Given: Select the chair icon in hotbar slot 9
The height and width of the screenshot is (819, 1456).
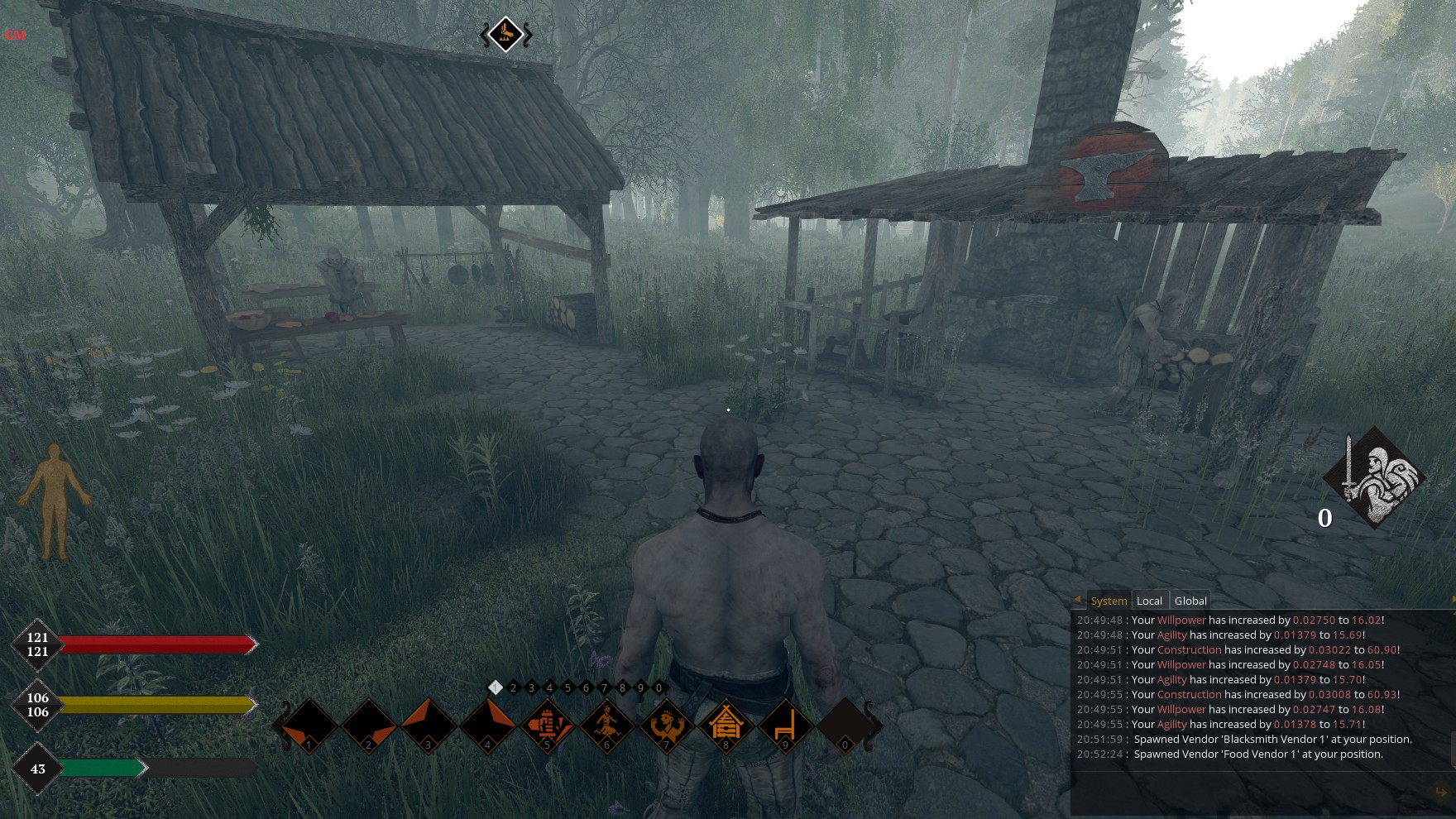Looking at the screenshot, I should click(x=785, y=726).
